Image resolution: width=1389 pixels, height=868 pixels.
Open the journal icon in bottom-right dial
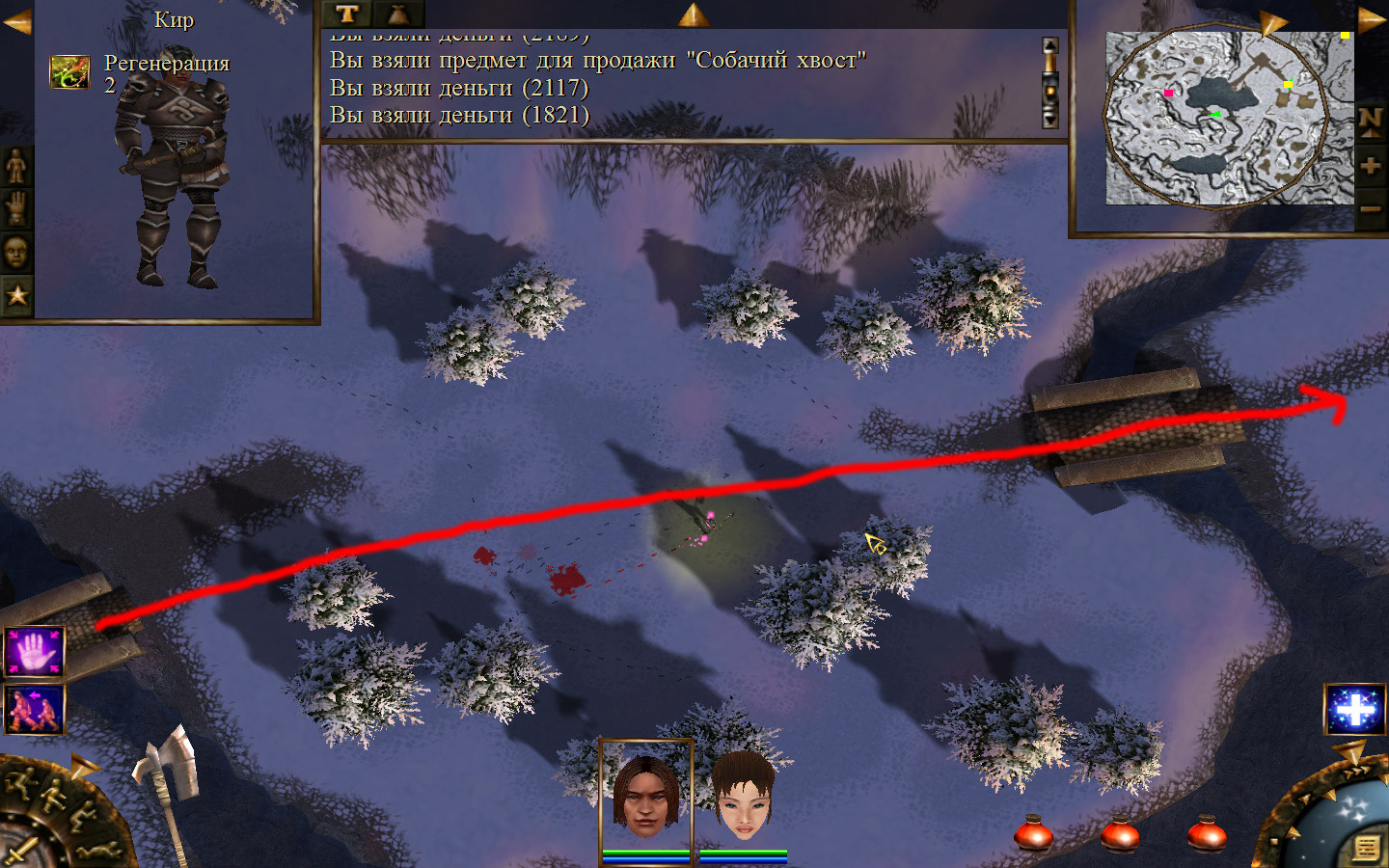click(1366, 848)
